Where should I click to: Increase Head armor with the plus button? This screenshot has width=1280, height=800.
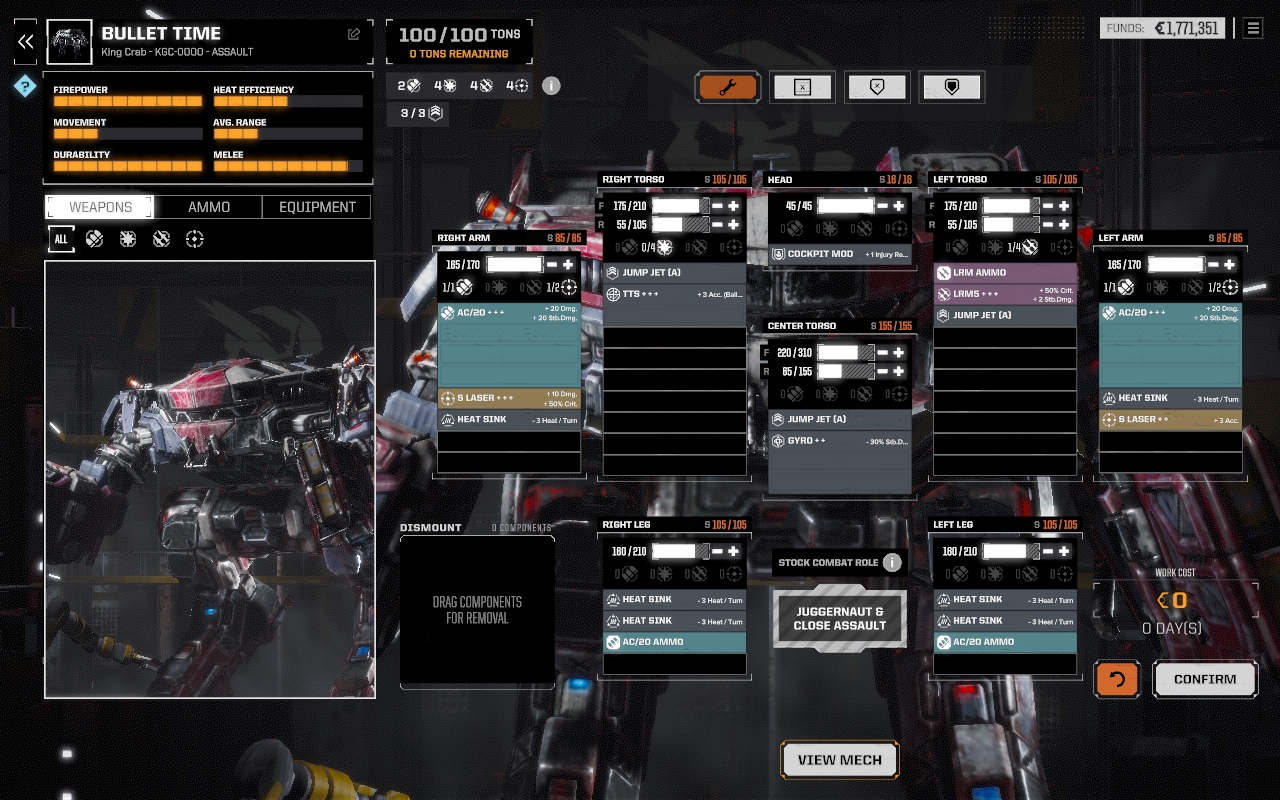tap(899, 206)
